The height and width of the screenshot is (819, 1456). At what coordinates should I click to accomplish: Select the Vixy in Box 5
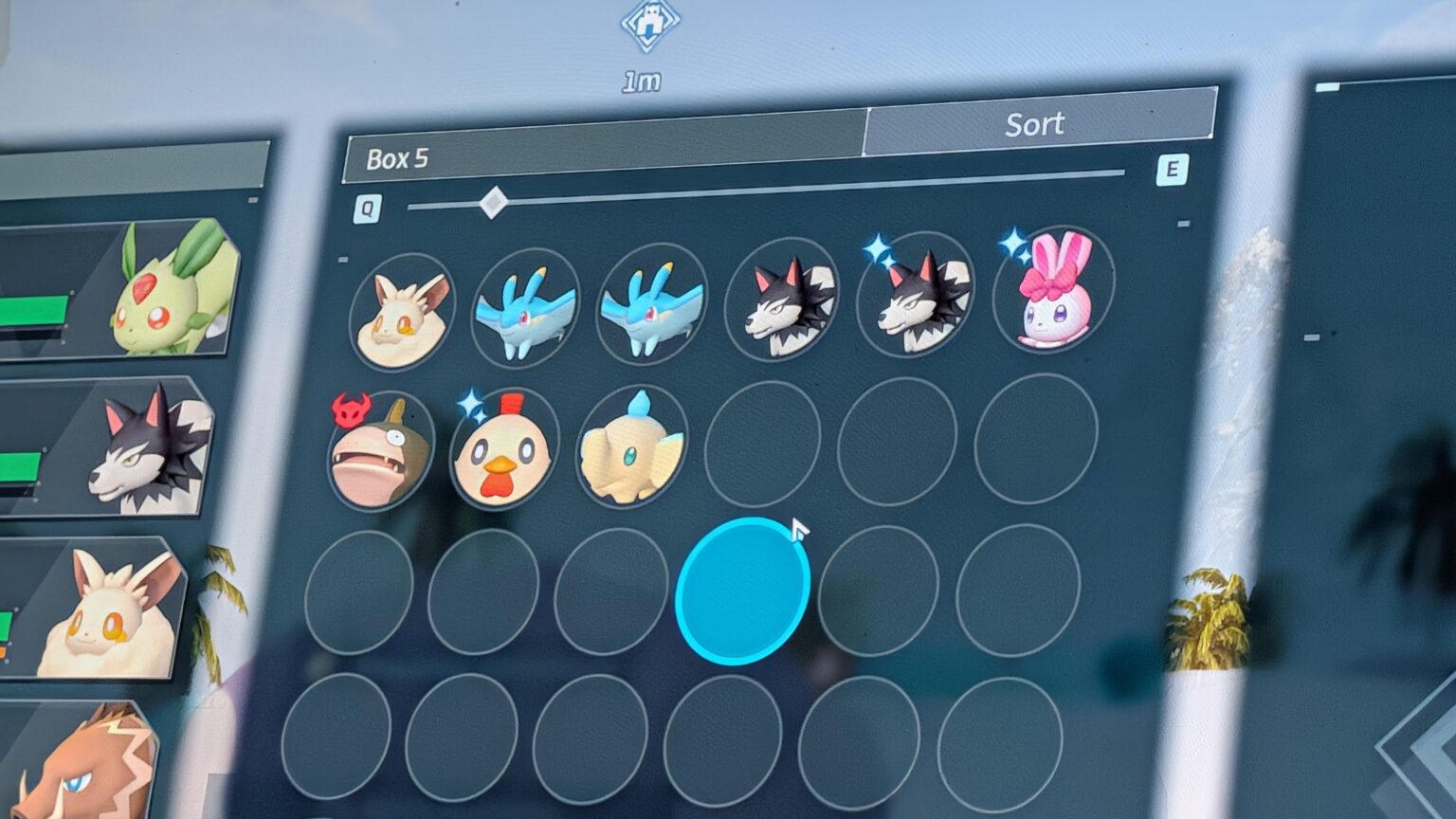click(404, 308)
